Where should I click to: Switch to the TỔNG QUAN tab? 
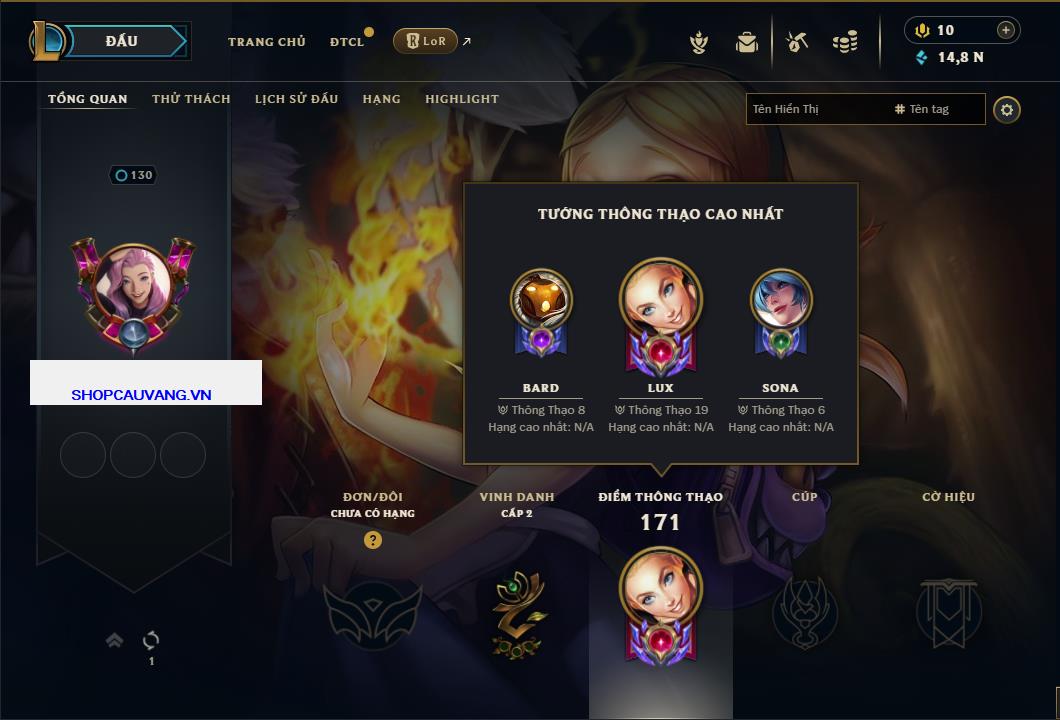[88, 99]
